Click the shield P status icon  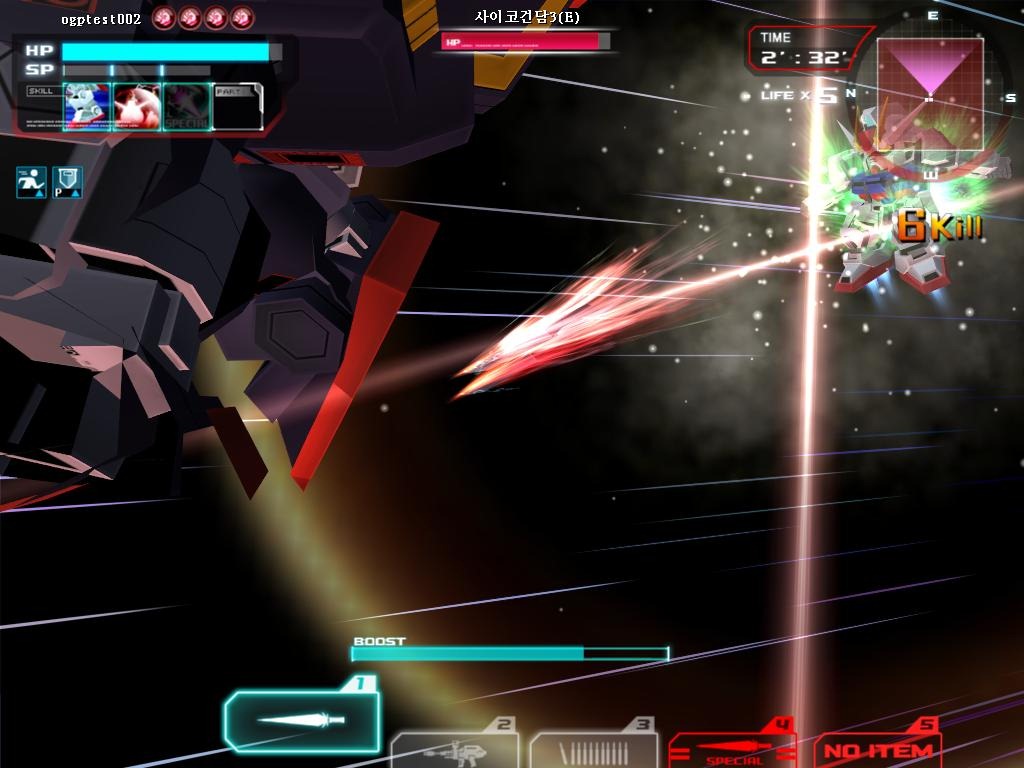(x=67, y=182)
